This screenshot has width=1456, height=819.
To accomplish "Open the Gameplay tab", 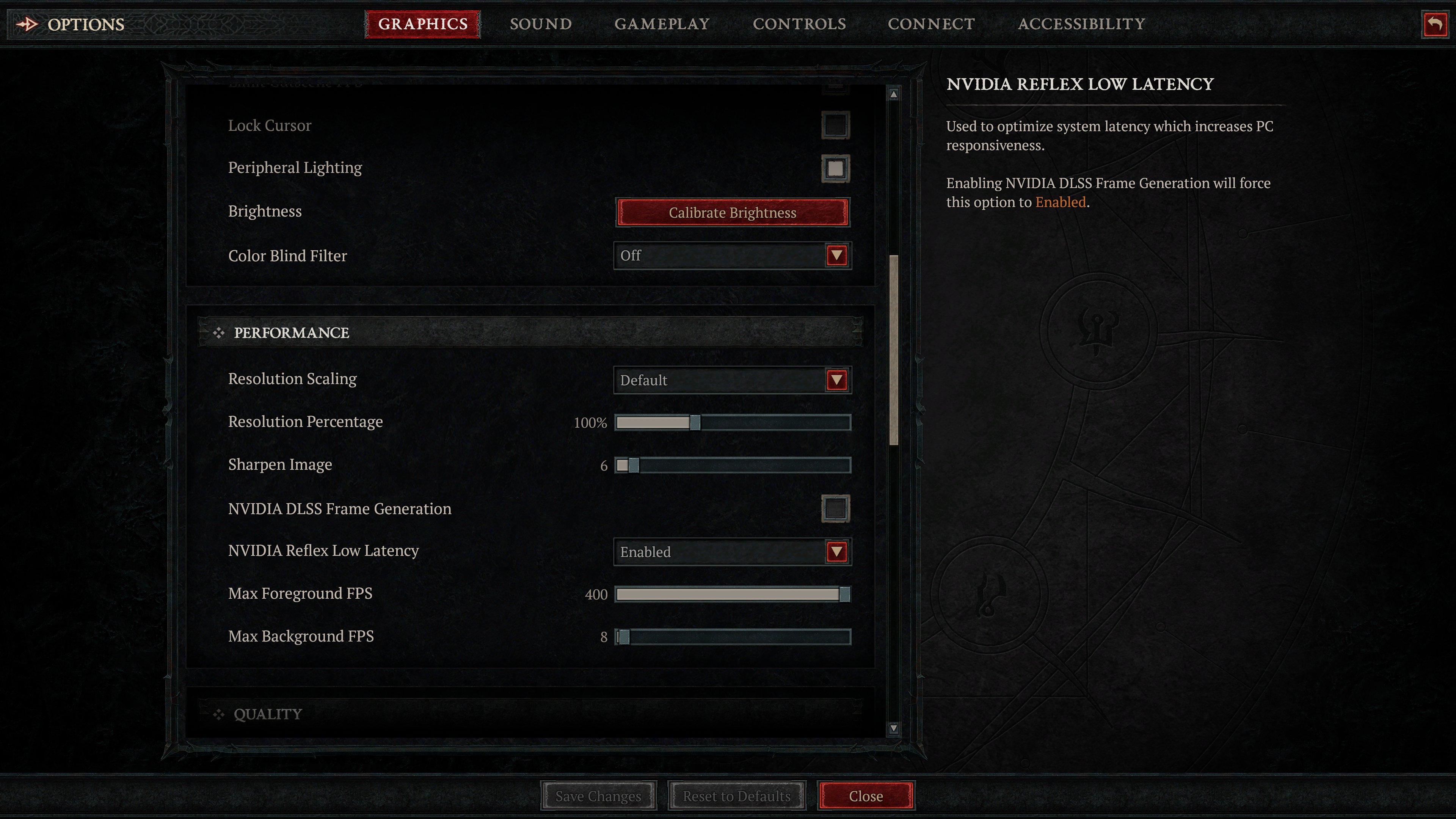I will click(662, 24).
